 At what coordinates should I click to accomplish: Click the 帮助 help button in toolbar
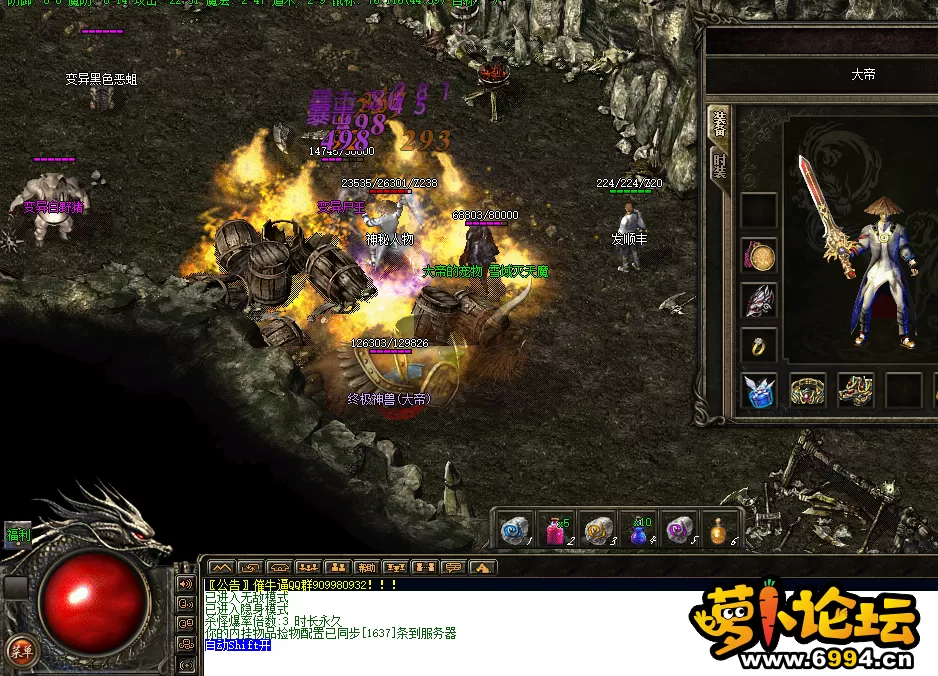(x=366, y=568)
